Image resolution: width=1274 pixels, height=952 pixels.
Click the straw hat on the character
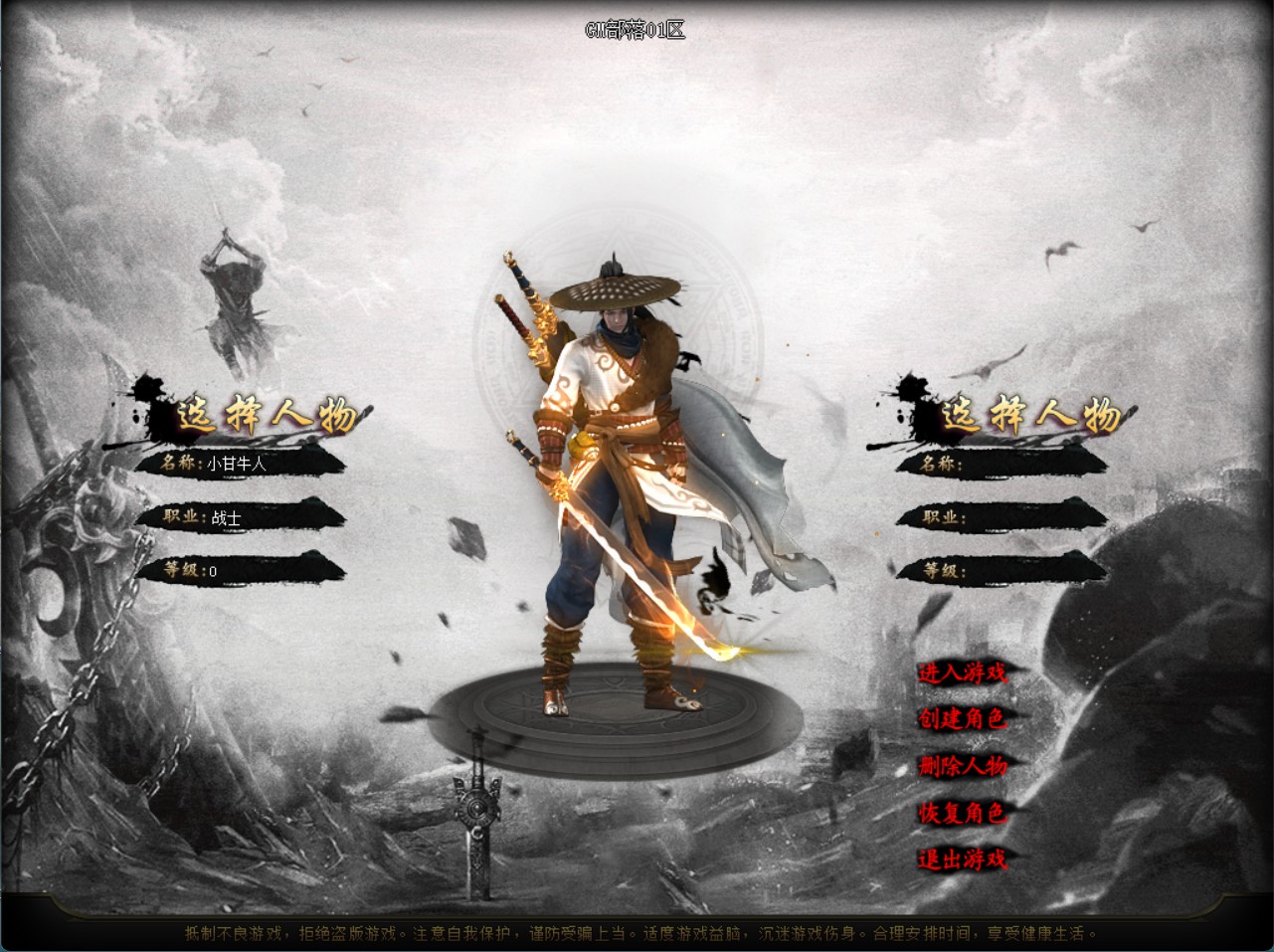click(617, 288)
